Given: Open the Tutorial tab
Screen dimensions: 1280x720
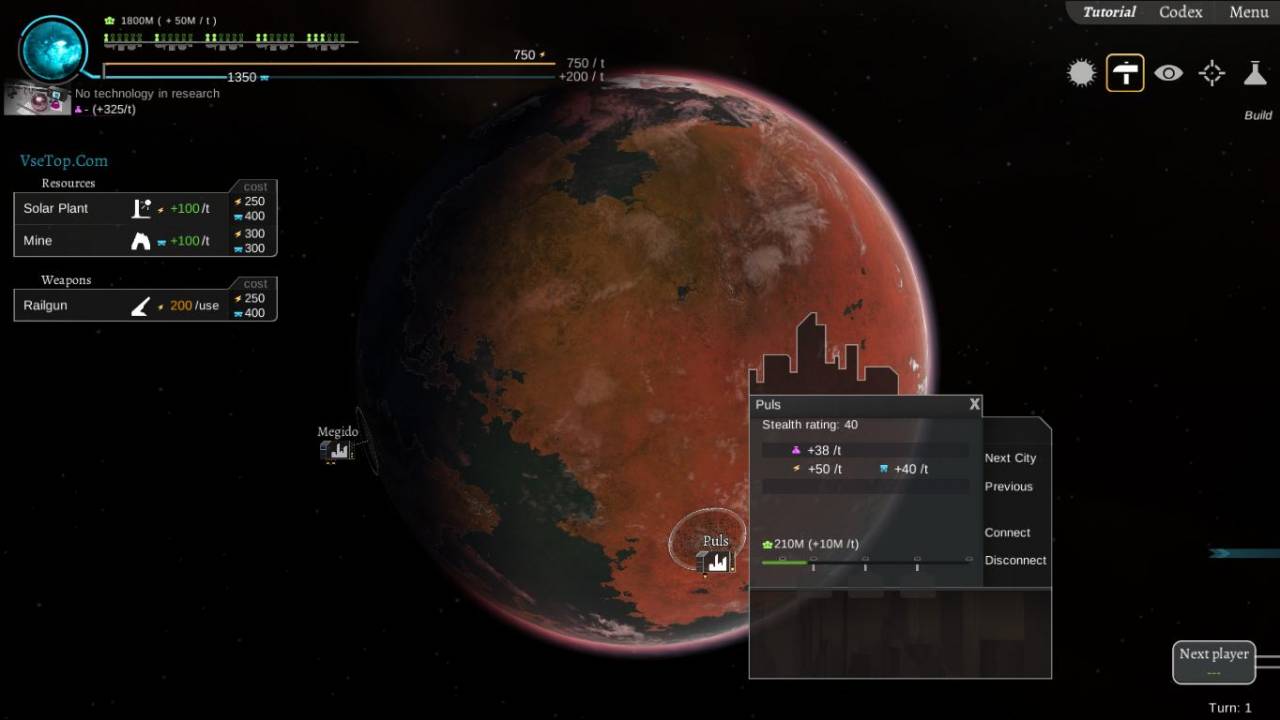Looking at the screenshot, I should (1109, 12).
